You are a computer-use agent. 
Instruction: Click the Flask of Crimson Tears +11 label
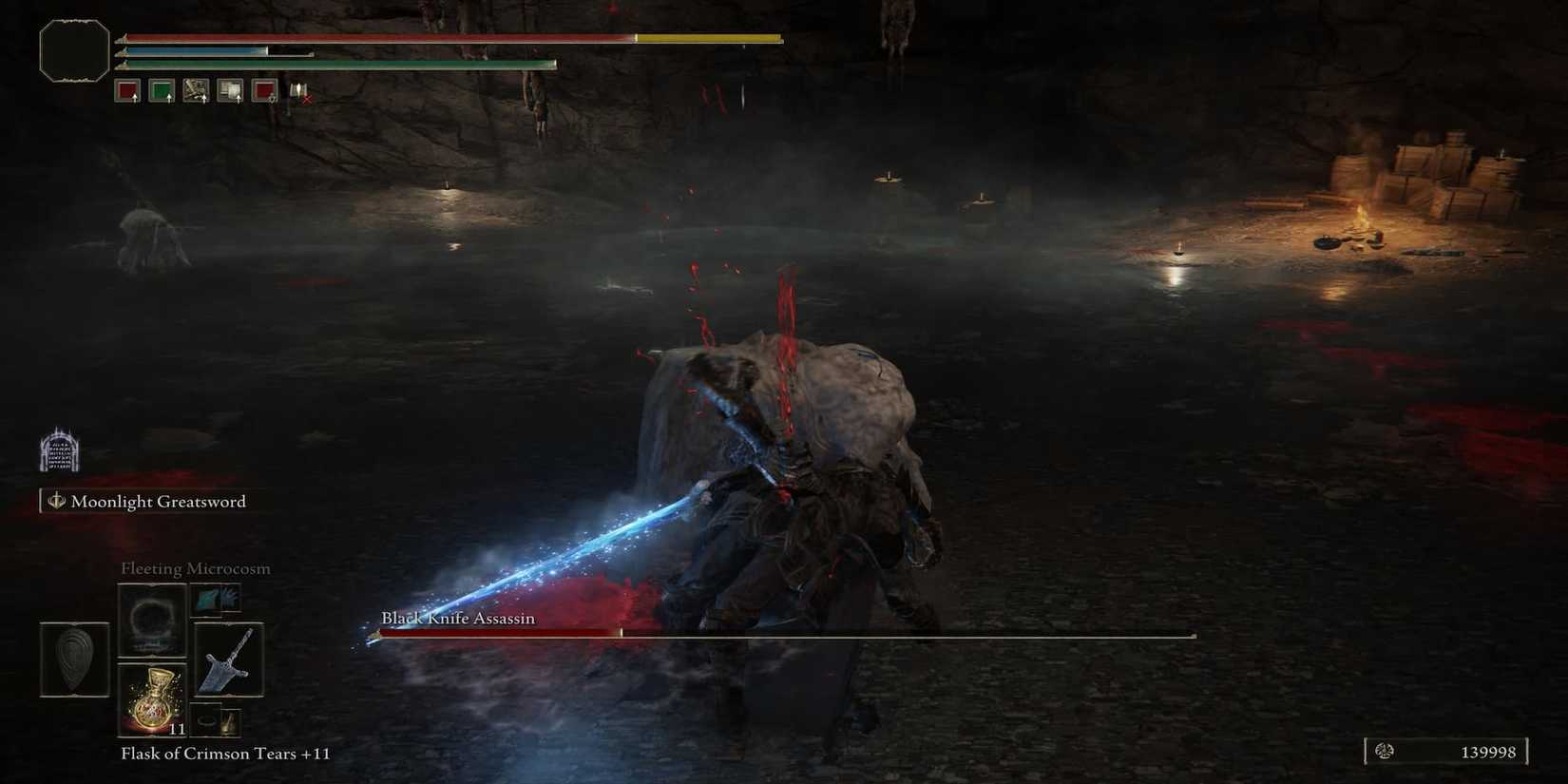[x=223, y=754]
